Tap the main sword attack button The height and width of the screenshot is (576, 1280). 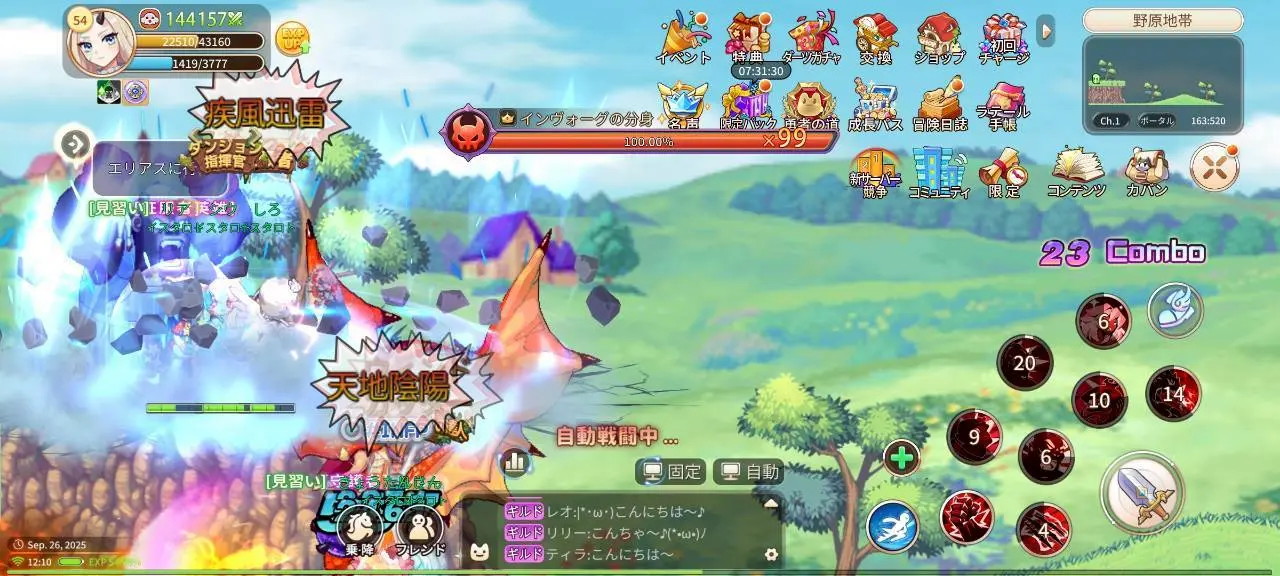[x=1141, y=492]
